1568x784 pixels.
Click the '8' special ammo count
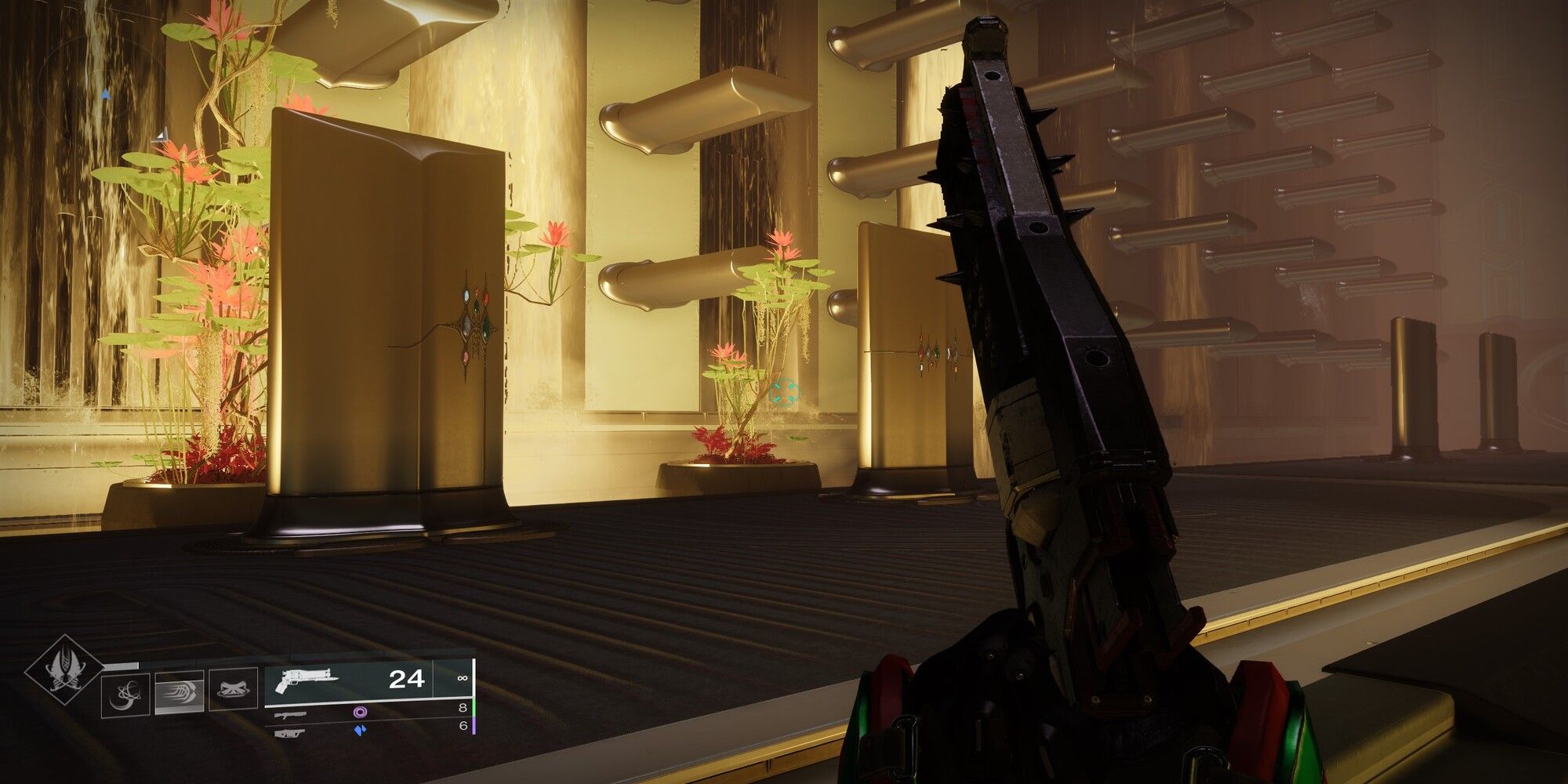tap(463, 706)
